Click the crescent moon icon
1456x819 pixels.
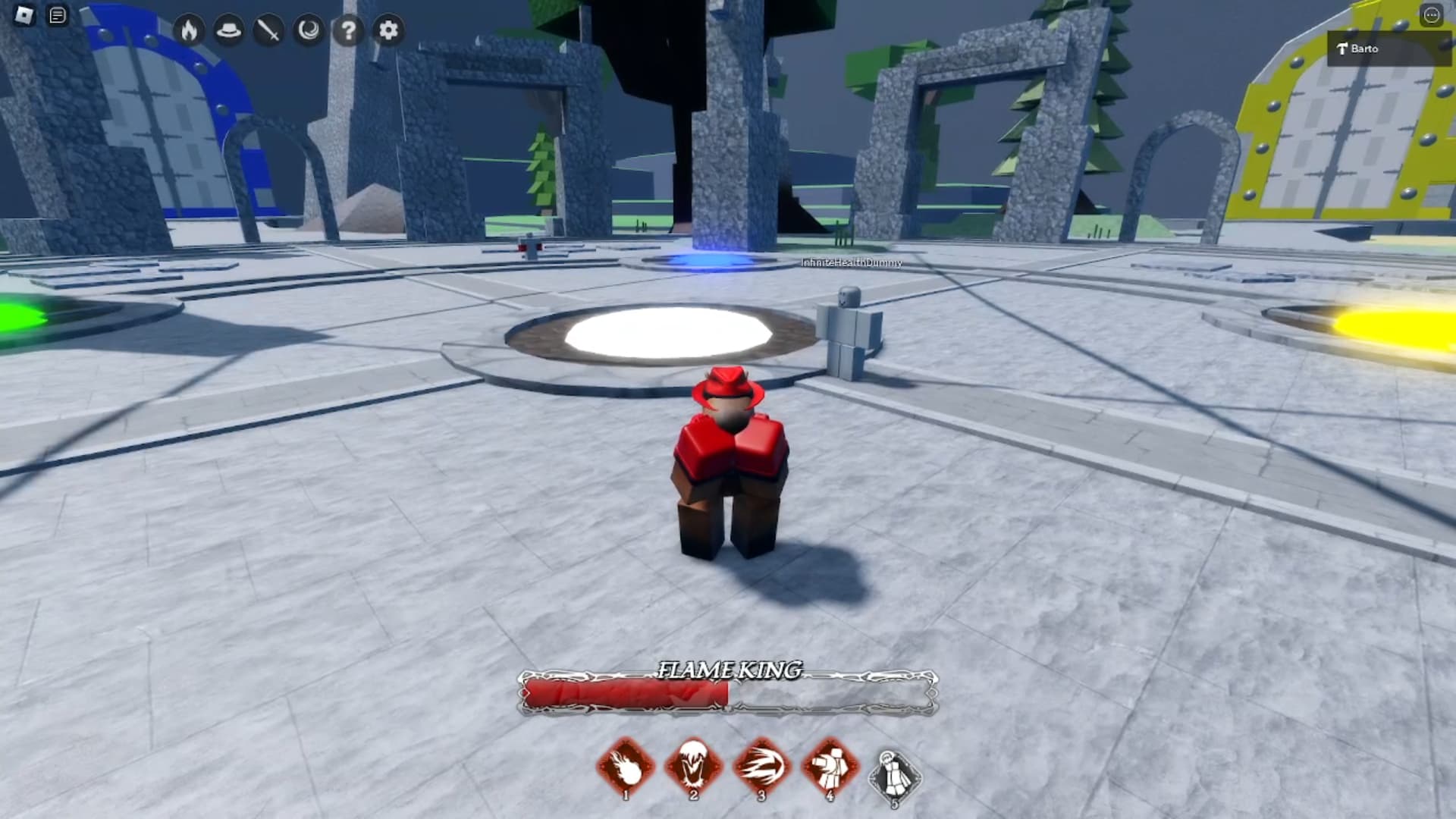310,31
